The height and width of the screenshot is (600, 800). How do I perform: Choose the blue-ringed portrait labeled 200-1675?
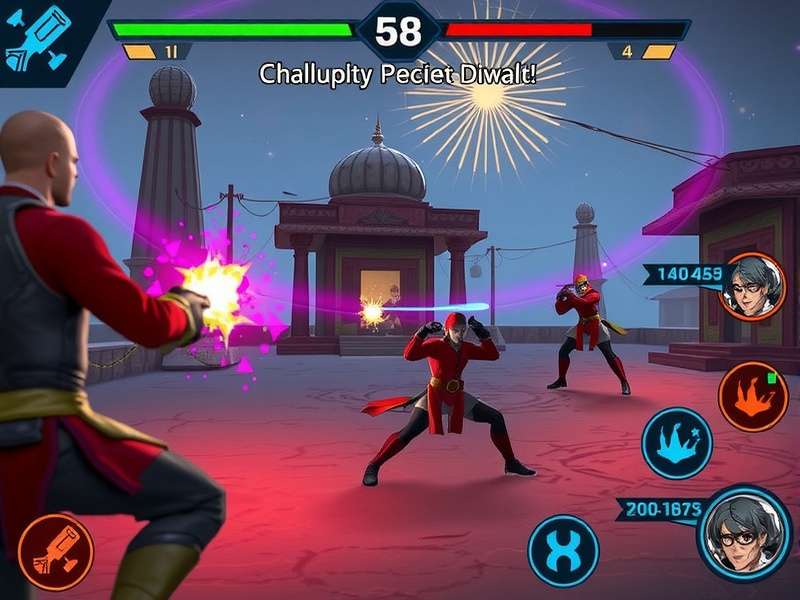744,533
